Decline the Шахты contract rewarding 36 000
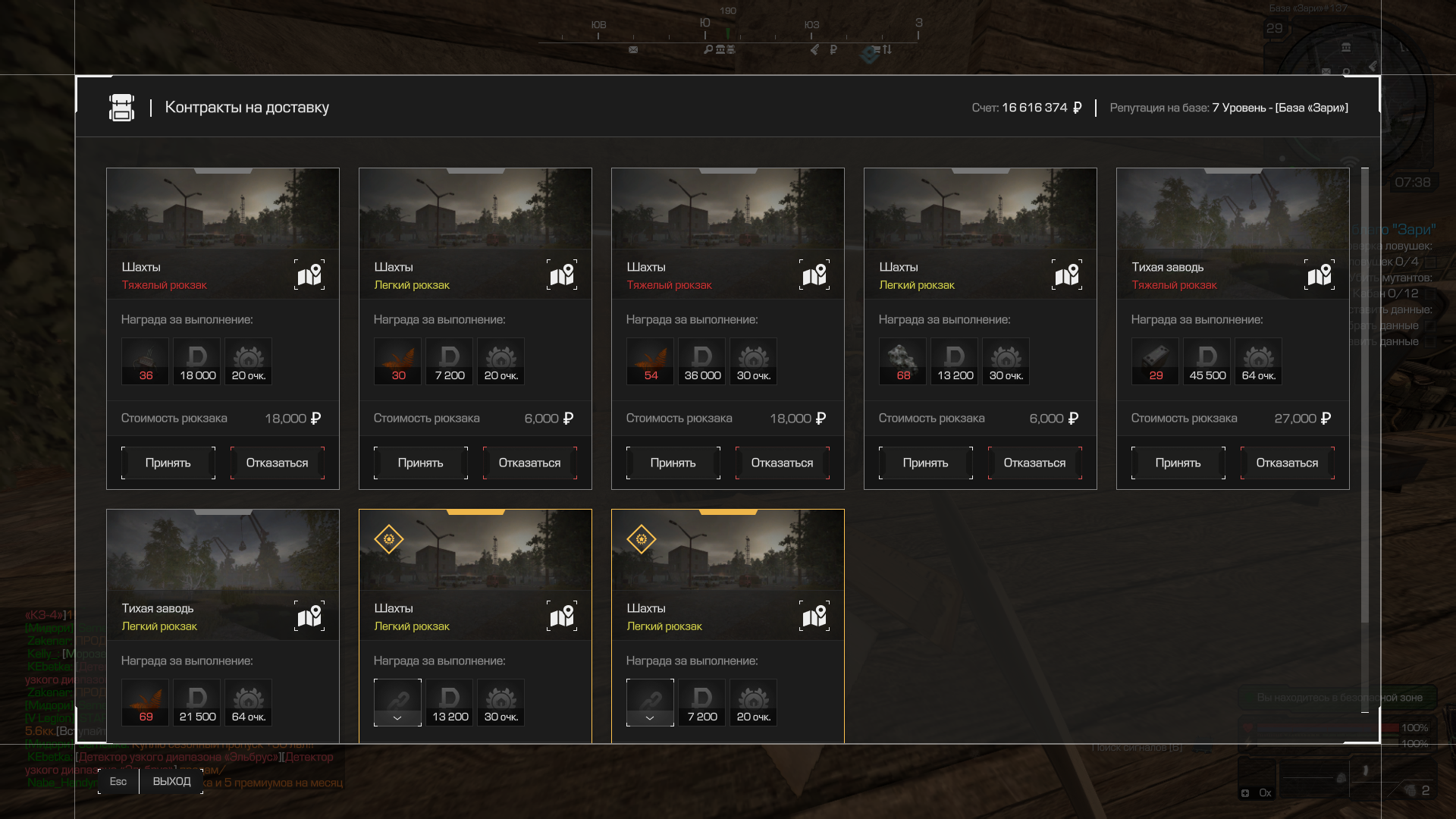Screen dimensions: 1456x819 tap(782, 463)
